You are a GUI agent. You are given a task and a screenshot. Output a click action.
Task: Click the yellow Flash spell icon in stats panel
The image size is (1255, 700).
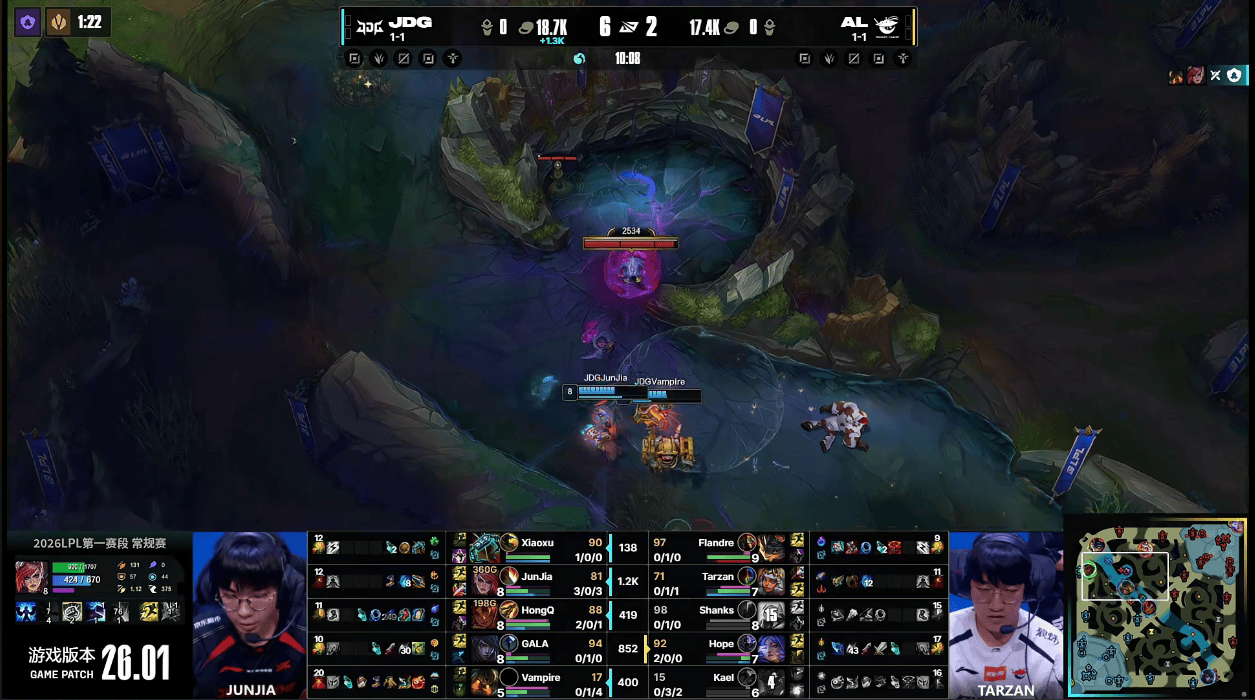(149, 612)
